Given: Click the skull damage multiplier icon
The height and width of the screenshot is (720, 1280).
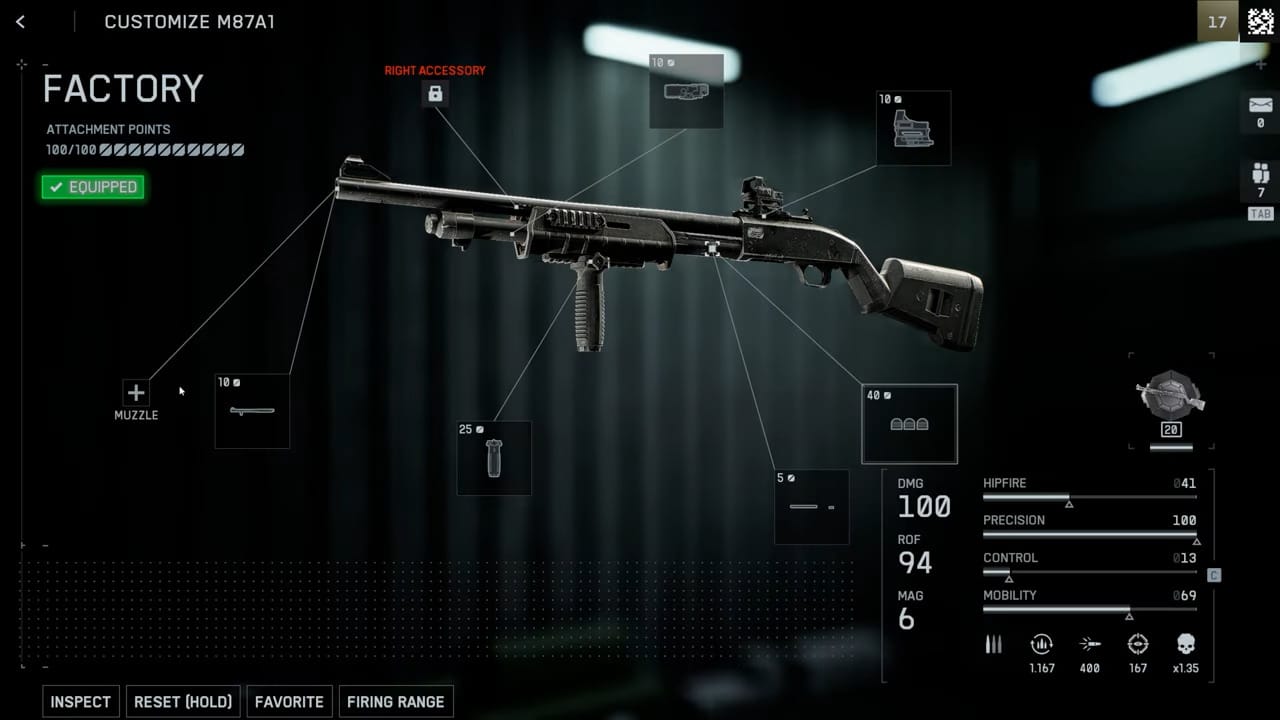Looking at the screenshot, I should (1184, 644).
